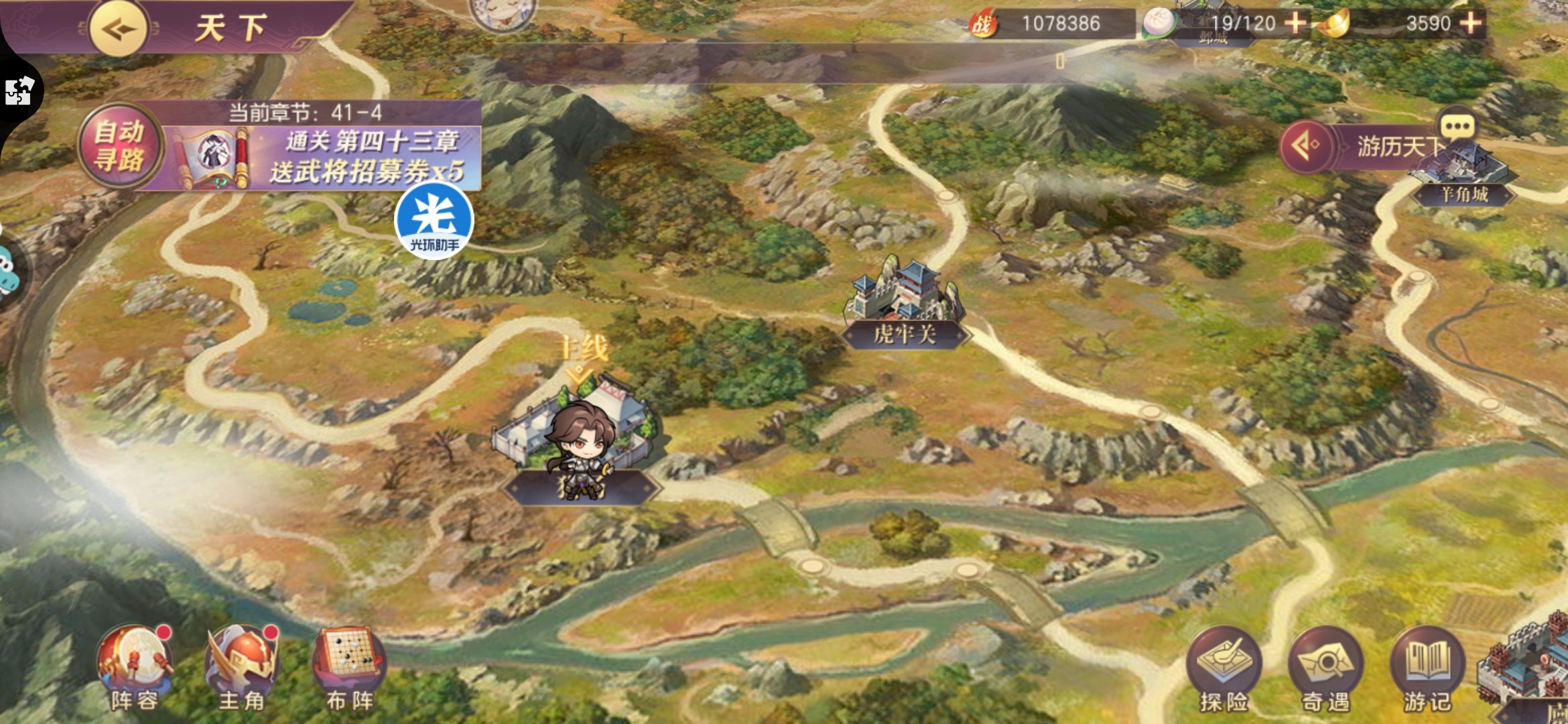Click the puzzle piece overlay icon
The height and width of the screenshot is (724, 1568).
(x=18, y=91)
